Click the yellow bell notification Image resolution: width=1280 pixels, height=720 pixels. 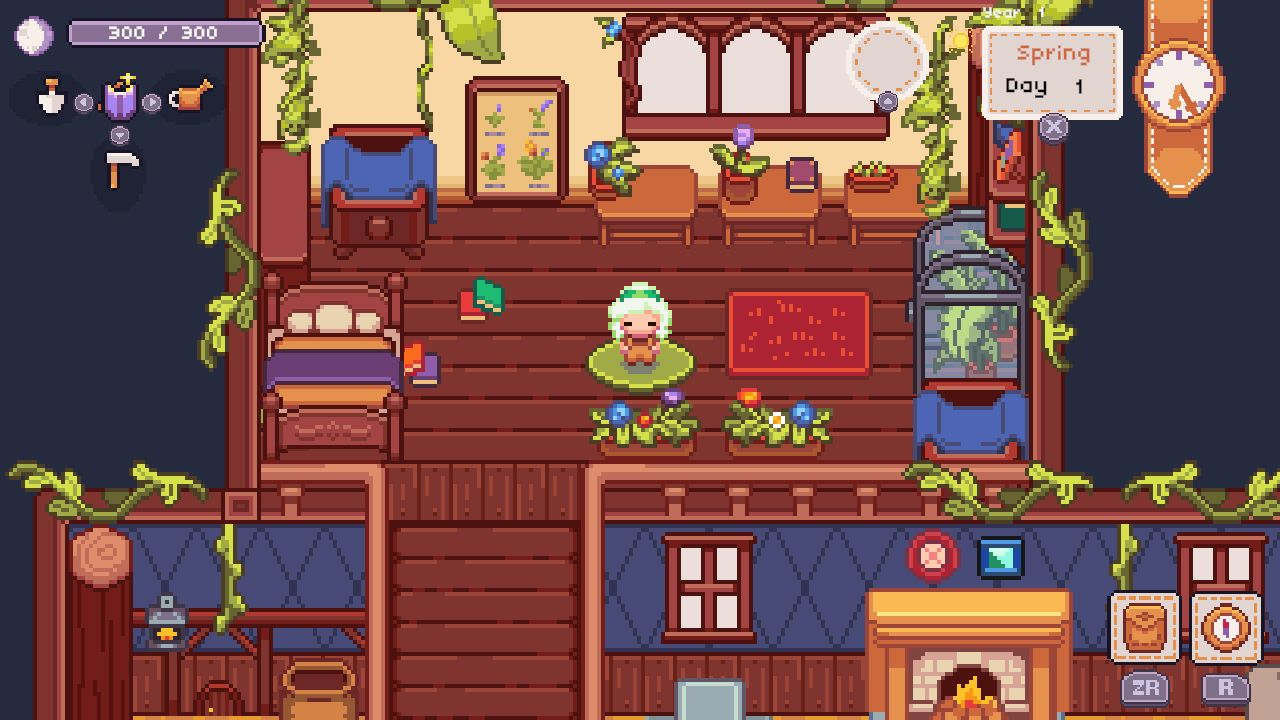point(961,40)
